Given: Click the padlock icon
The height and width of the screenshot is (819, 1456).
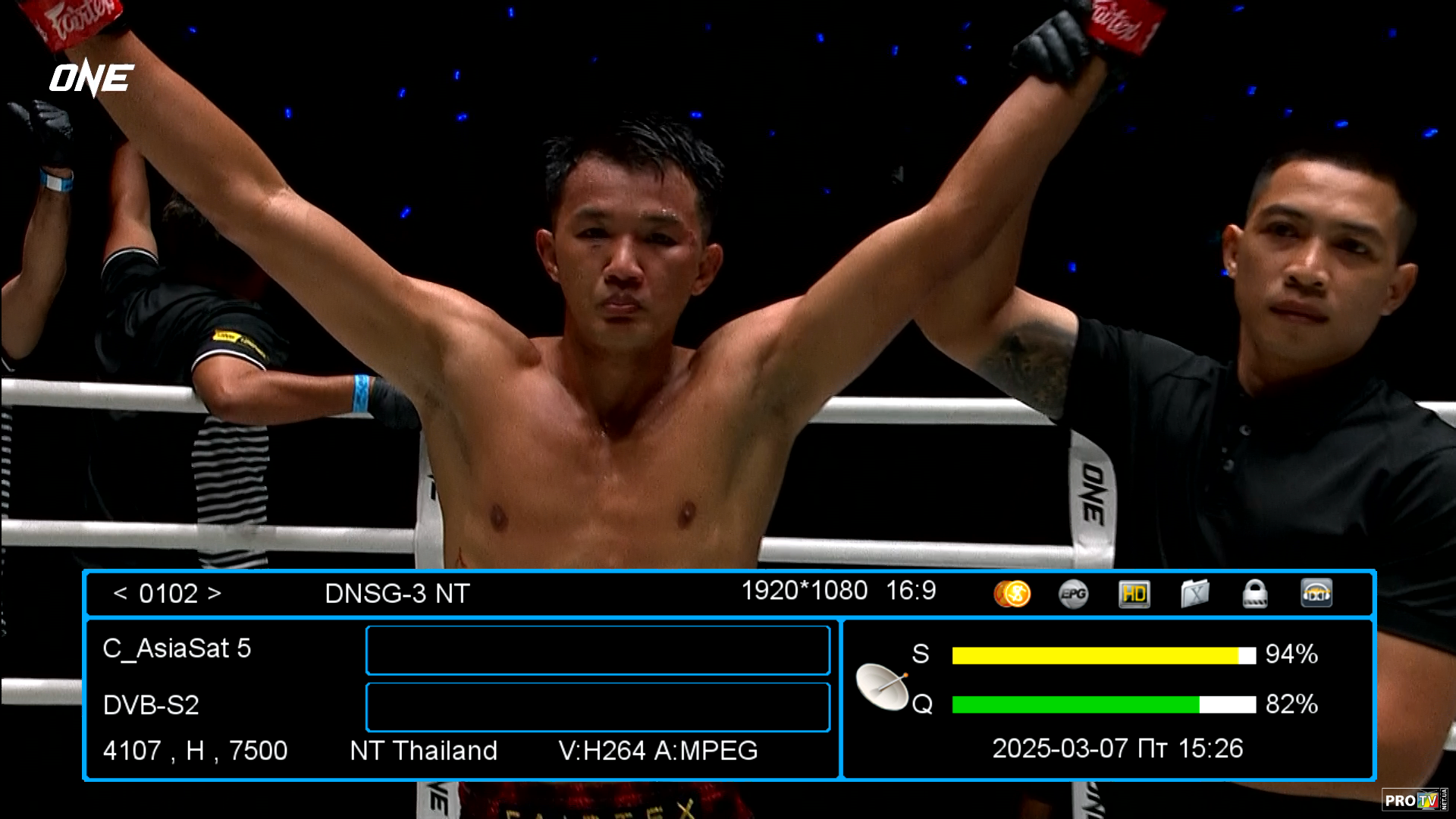Looking at the screenshot, I should (1255, 594).
